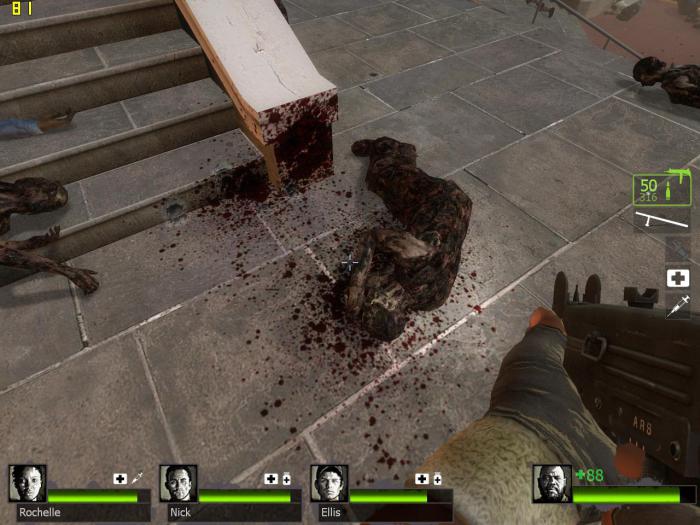Click Rochelle's teammate portrait

(x=27, y=483)
